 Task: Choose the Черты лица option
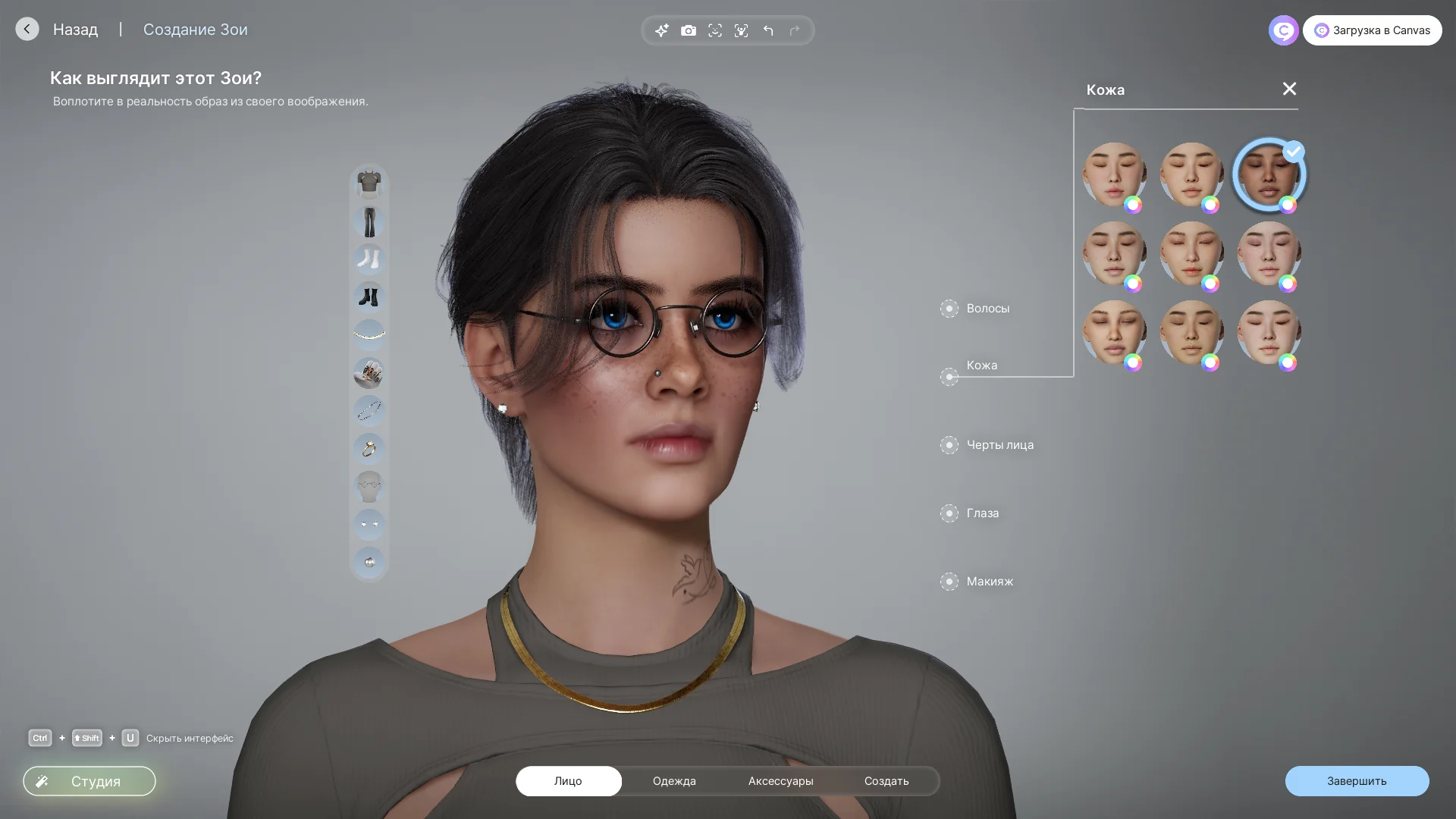[999, 445]
